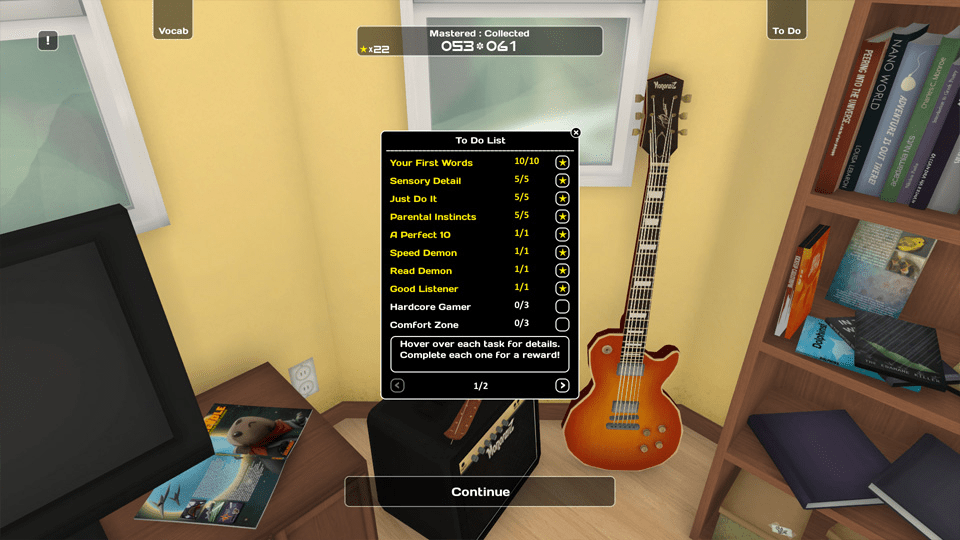This screenshot has width=960, height=540.
Task: Select the Read Demon task
Action: (420, 271)
